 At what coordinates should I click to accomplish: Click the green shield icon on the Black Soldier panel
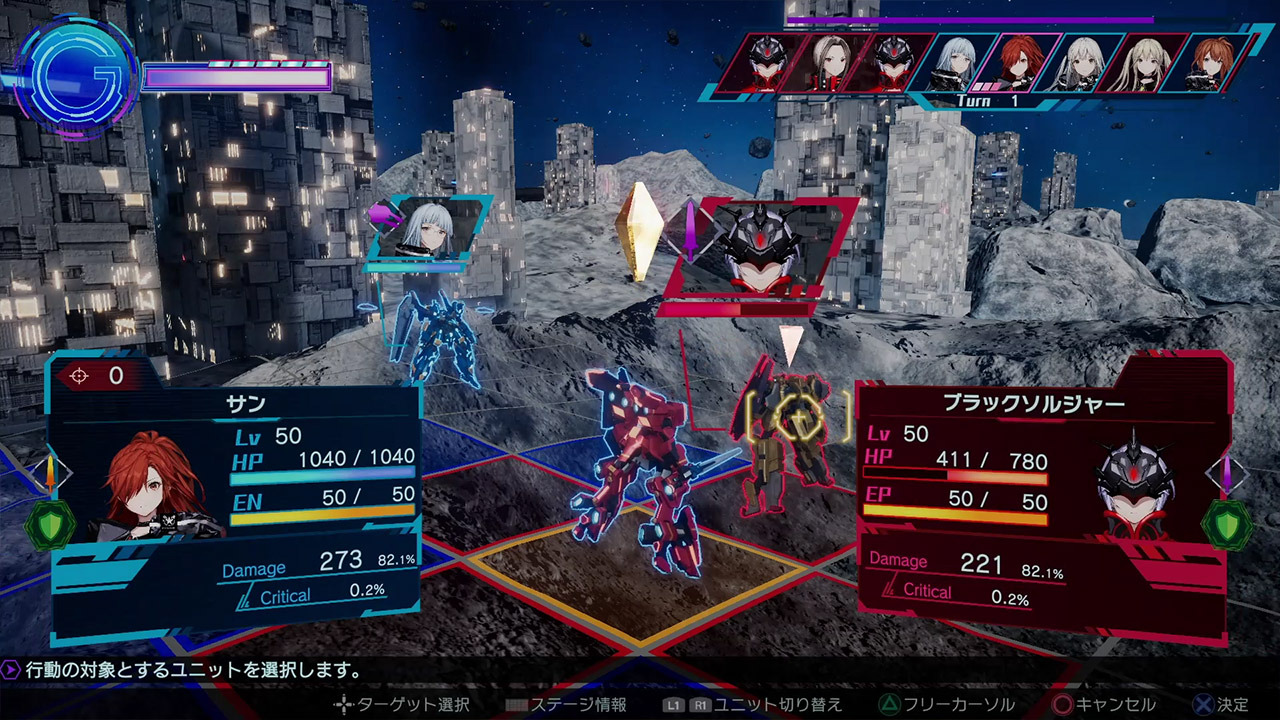point(1226,523)
